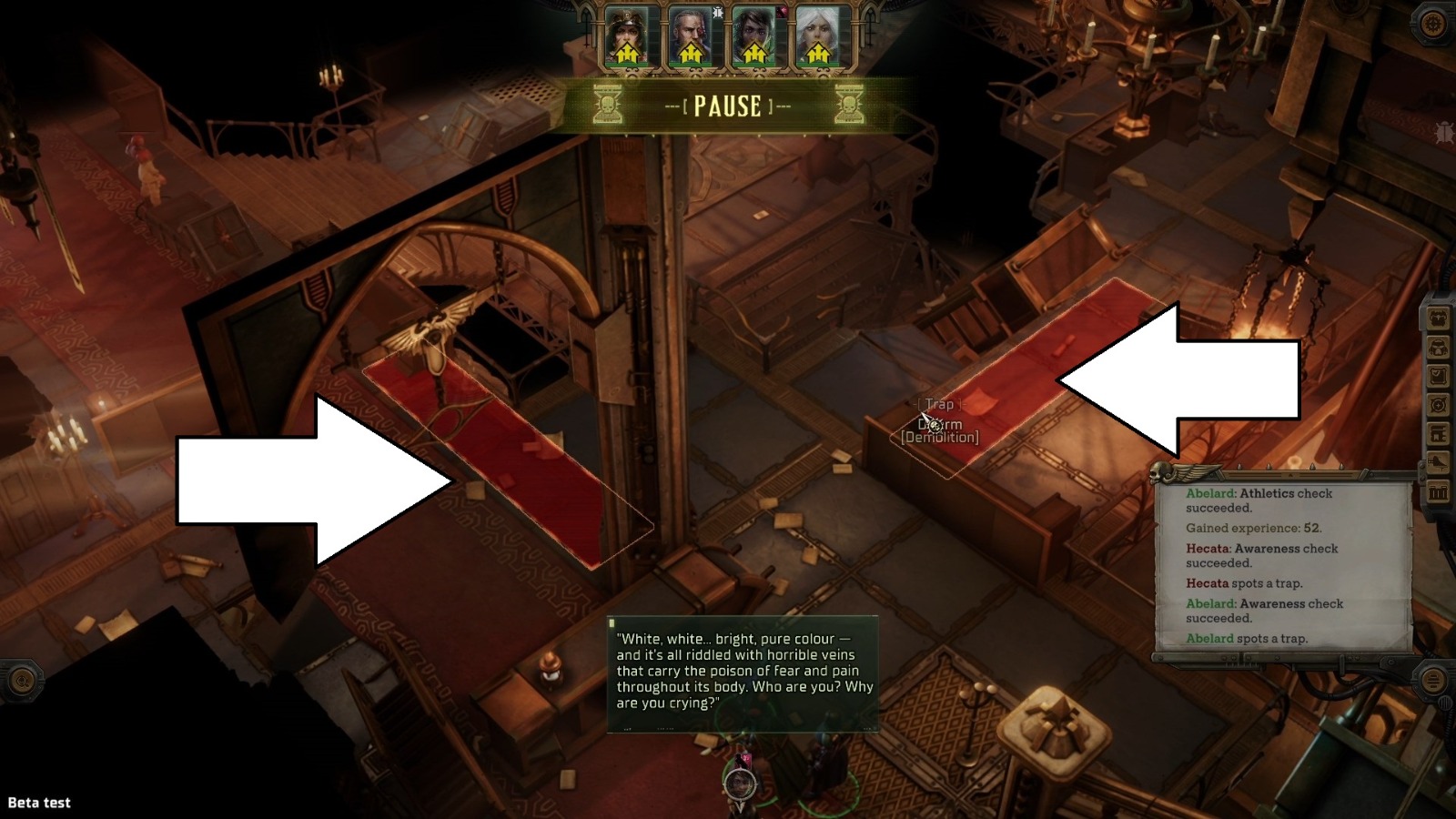The width and height of the screenshot is (1456, 819).
Task: Click the white status icon on the second portrait
Action: (717, 13)
